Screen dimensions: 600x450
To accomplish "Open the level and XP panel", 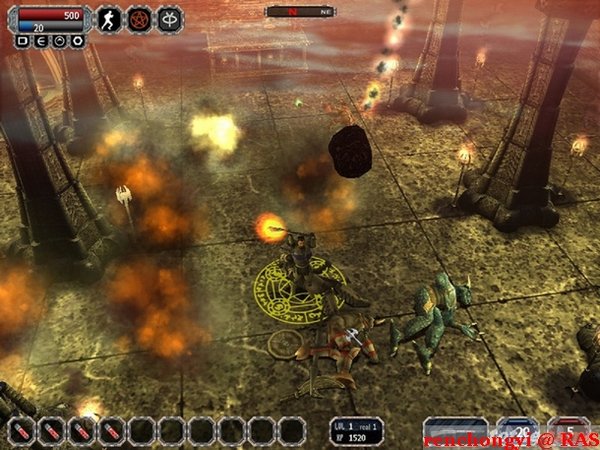I will [x=357, y=431].
